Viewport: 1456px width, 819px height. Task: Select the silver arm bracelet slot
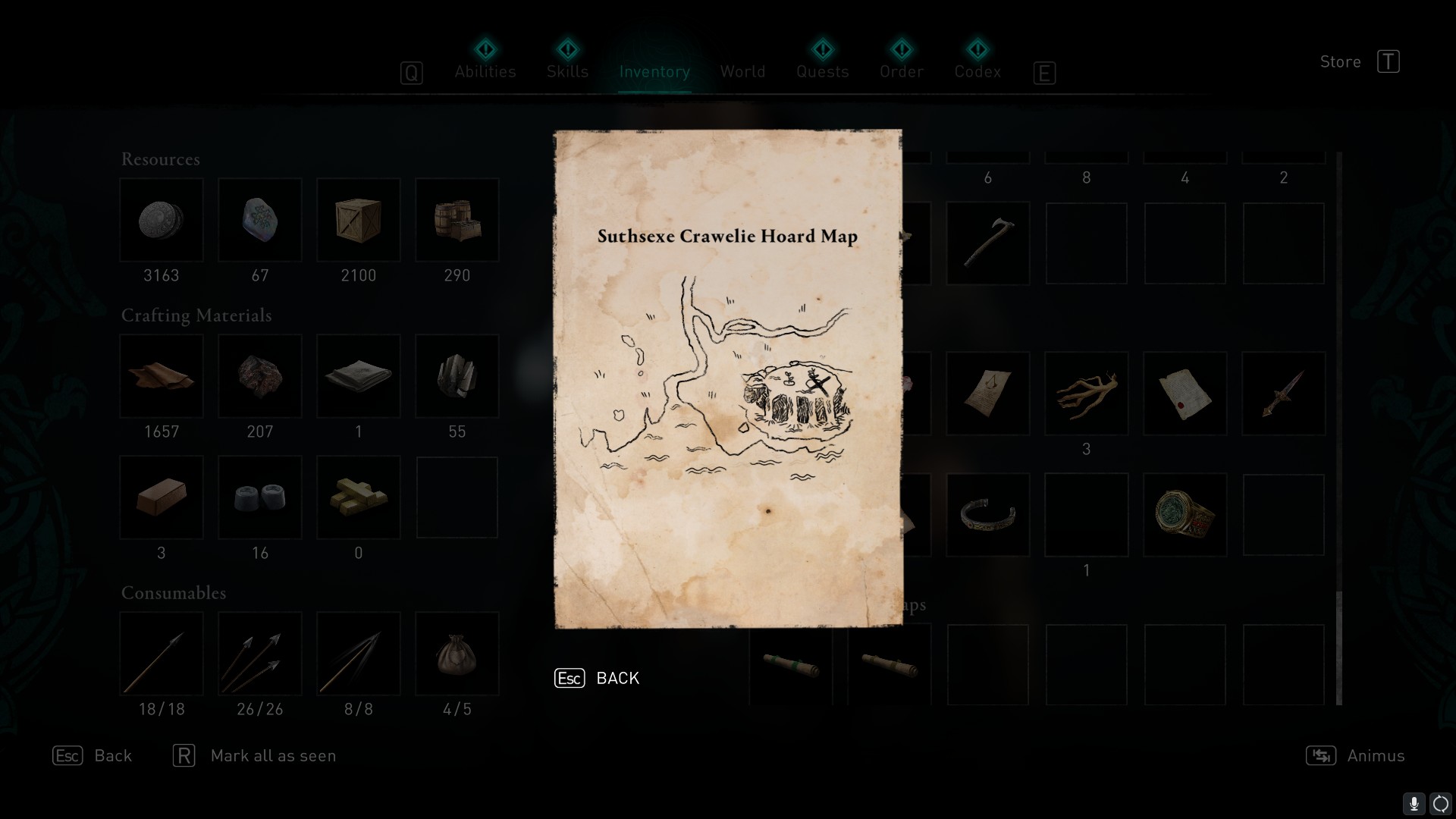[x=987, y=515]
